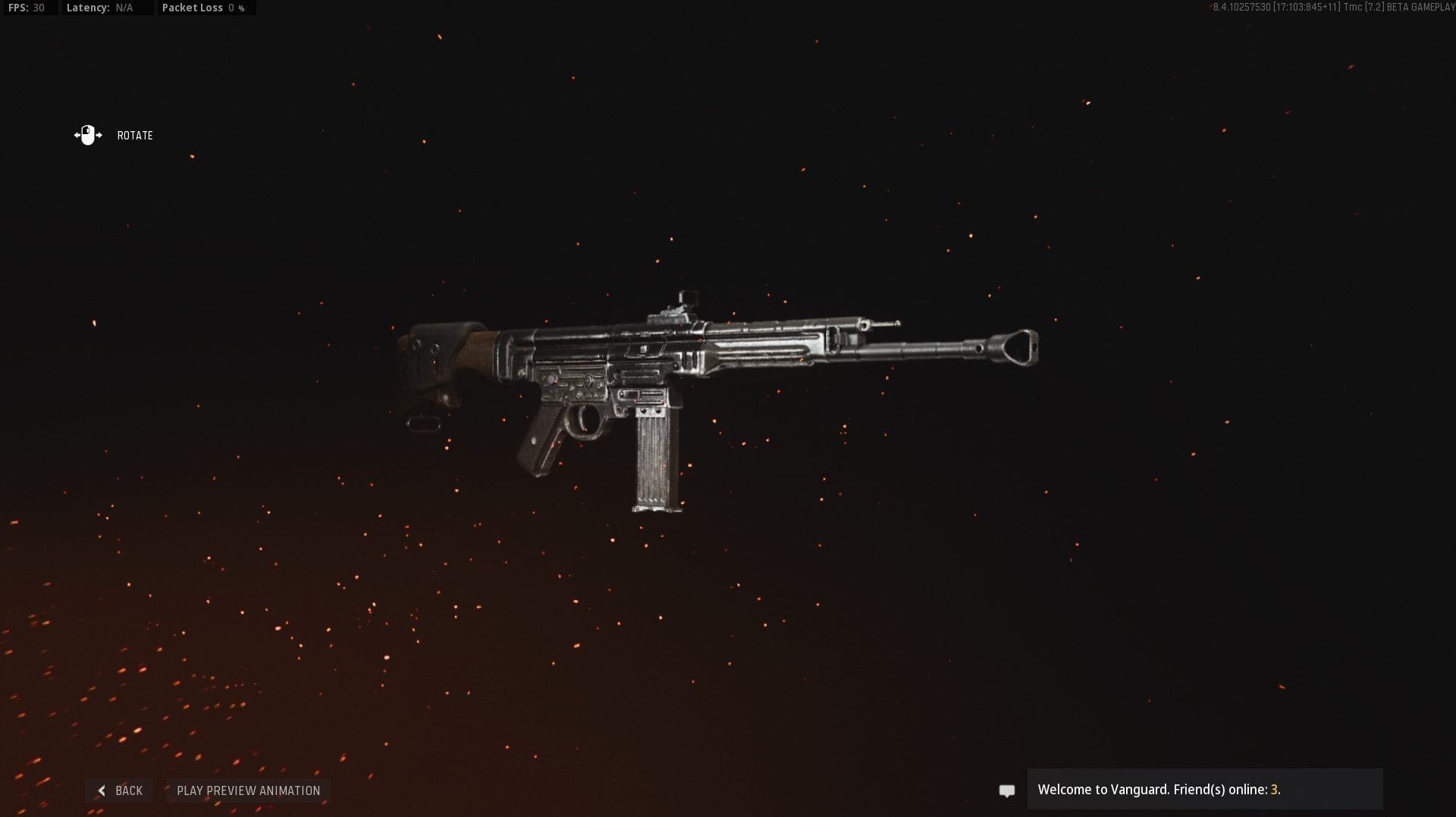Image resolution: width=1456 pixels, height=817 pixels.
Task: Click the back chevron arrow icon
Action: pyautogui.click(x=102, y=790)
